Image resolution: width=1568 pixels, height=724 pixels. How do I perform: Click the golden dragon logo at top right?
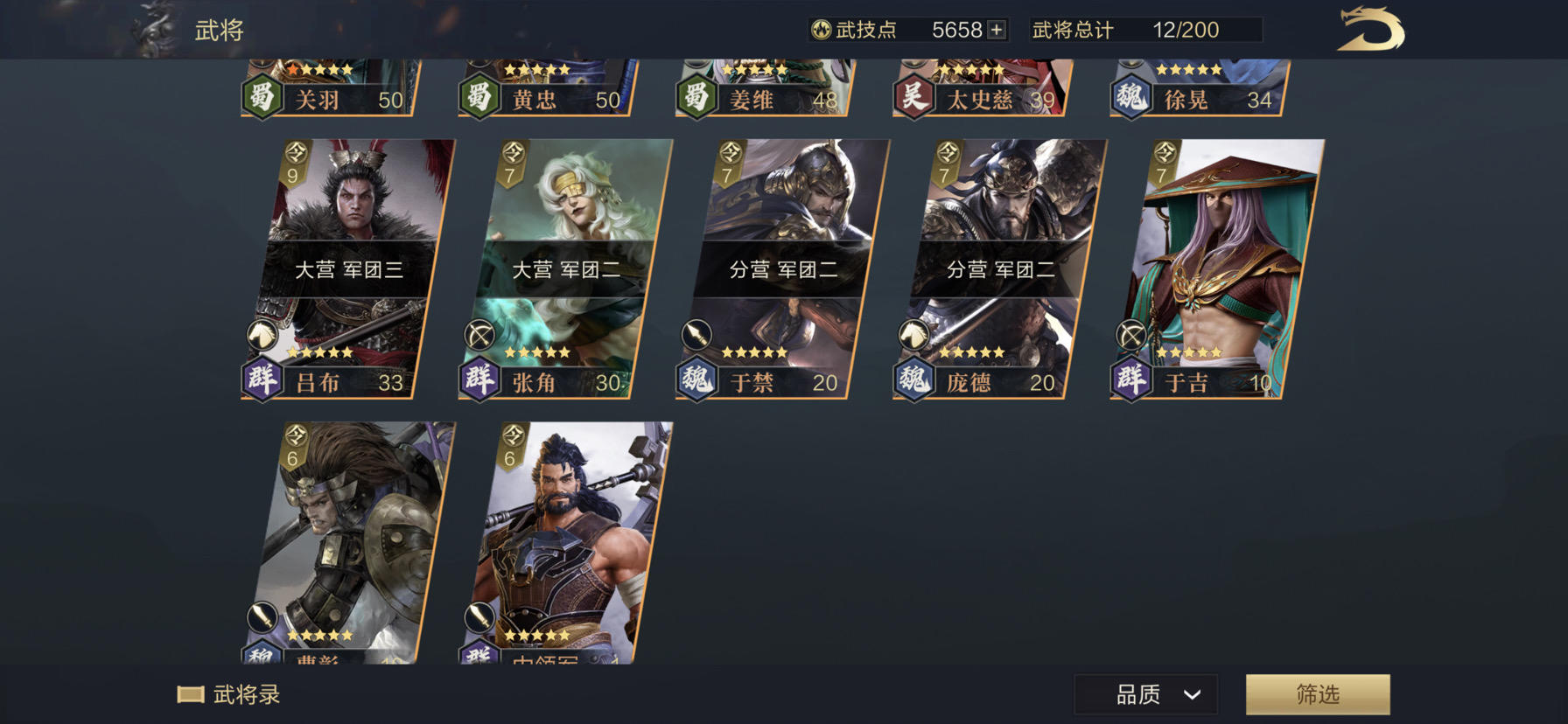(1371, 30)
